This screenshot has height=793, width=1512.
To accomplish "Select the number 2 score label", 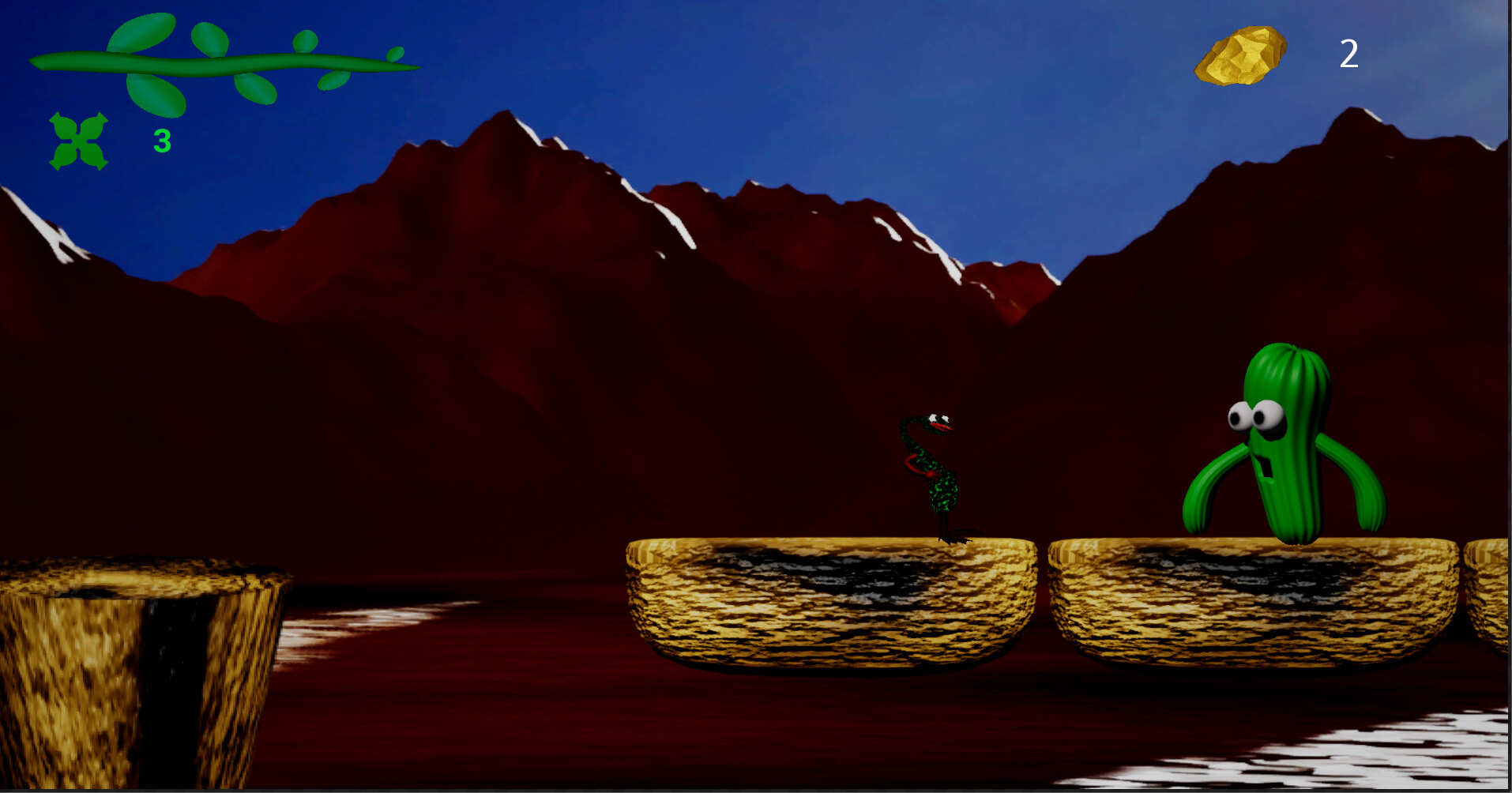I will tap(1349, 54).
